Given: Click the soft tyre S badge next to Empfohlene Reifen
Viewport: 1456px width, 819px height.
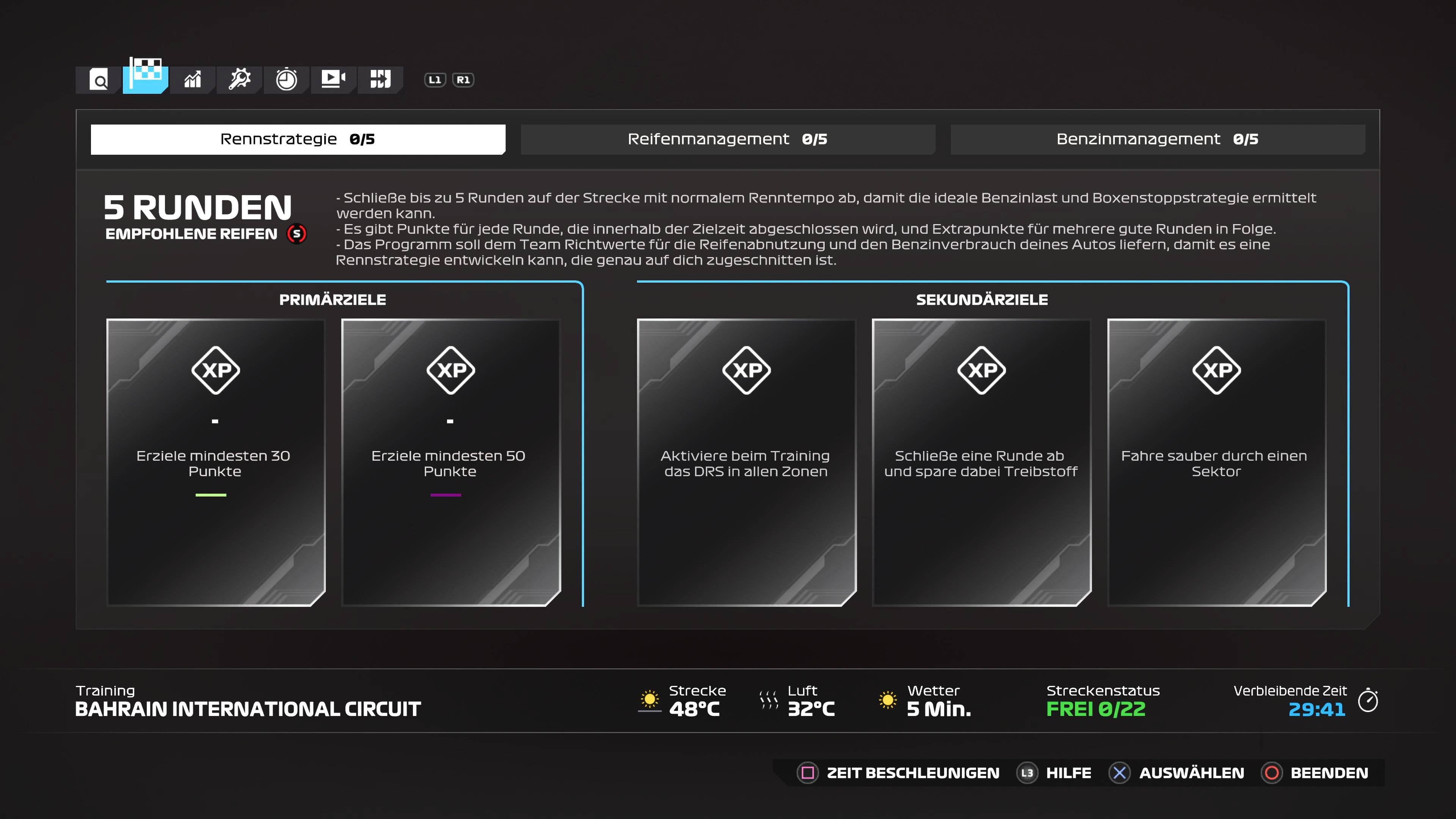Looking at the screenshot, I should (x=296, y=234).
